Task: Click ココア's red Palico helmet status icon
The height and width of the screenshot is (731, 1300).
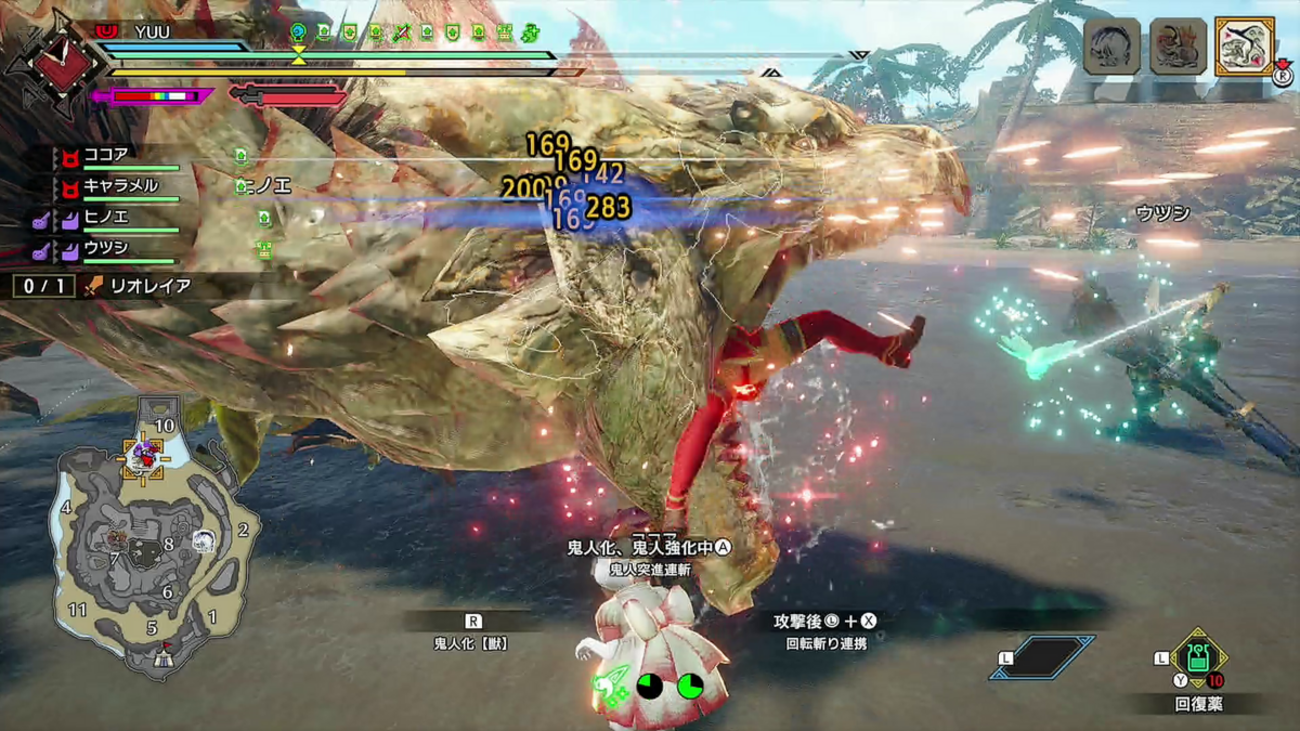Action: click(x=70, y=157)
